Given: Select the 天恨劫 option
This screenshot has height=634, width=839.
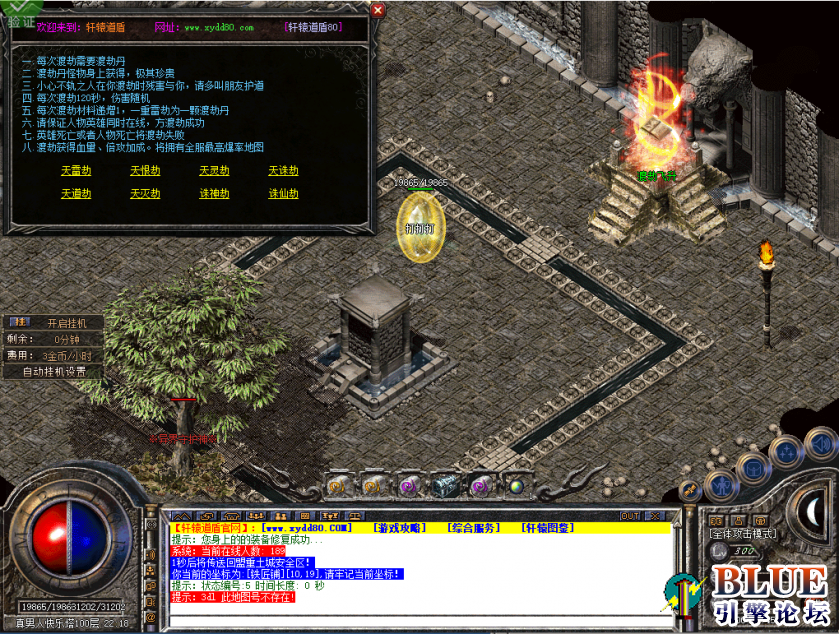Looking at the screenshot, I should 145,171.
